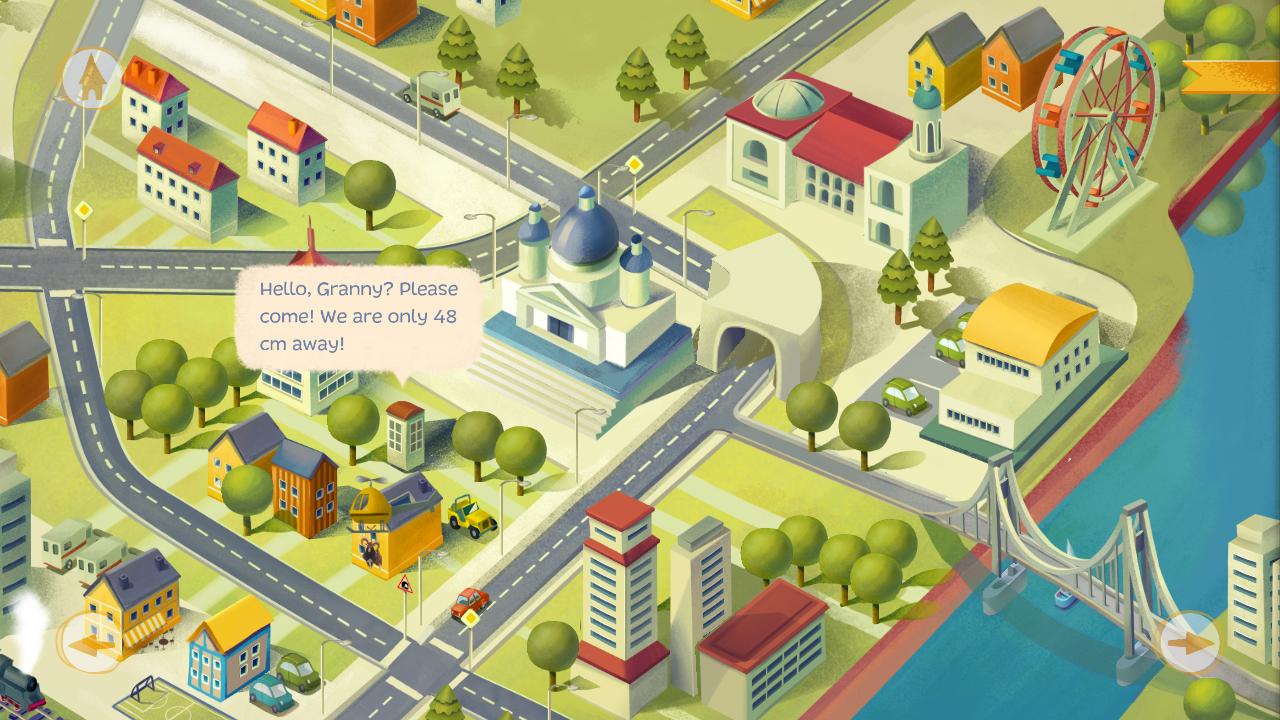Open the orange ribbon bookmark
The image size is (1280, 720).
1232,77
